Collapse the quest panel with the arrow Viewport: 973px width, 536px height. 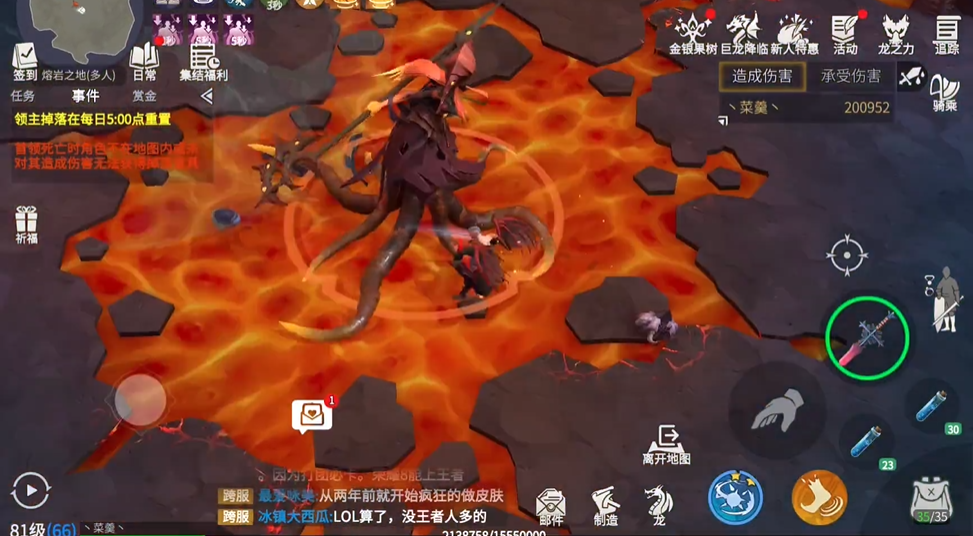[x=206, y=96]
